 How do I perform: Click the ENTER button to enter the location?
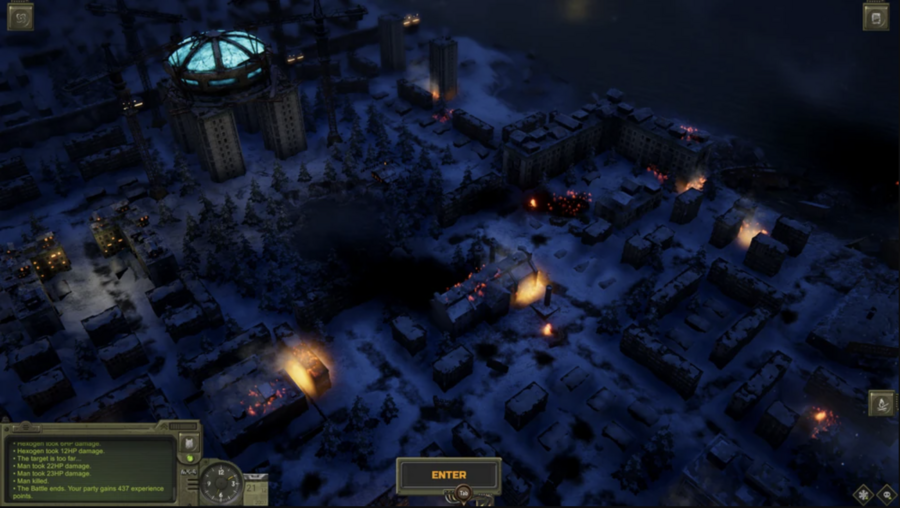tap(448, 475)
